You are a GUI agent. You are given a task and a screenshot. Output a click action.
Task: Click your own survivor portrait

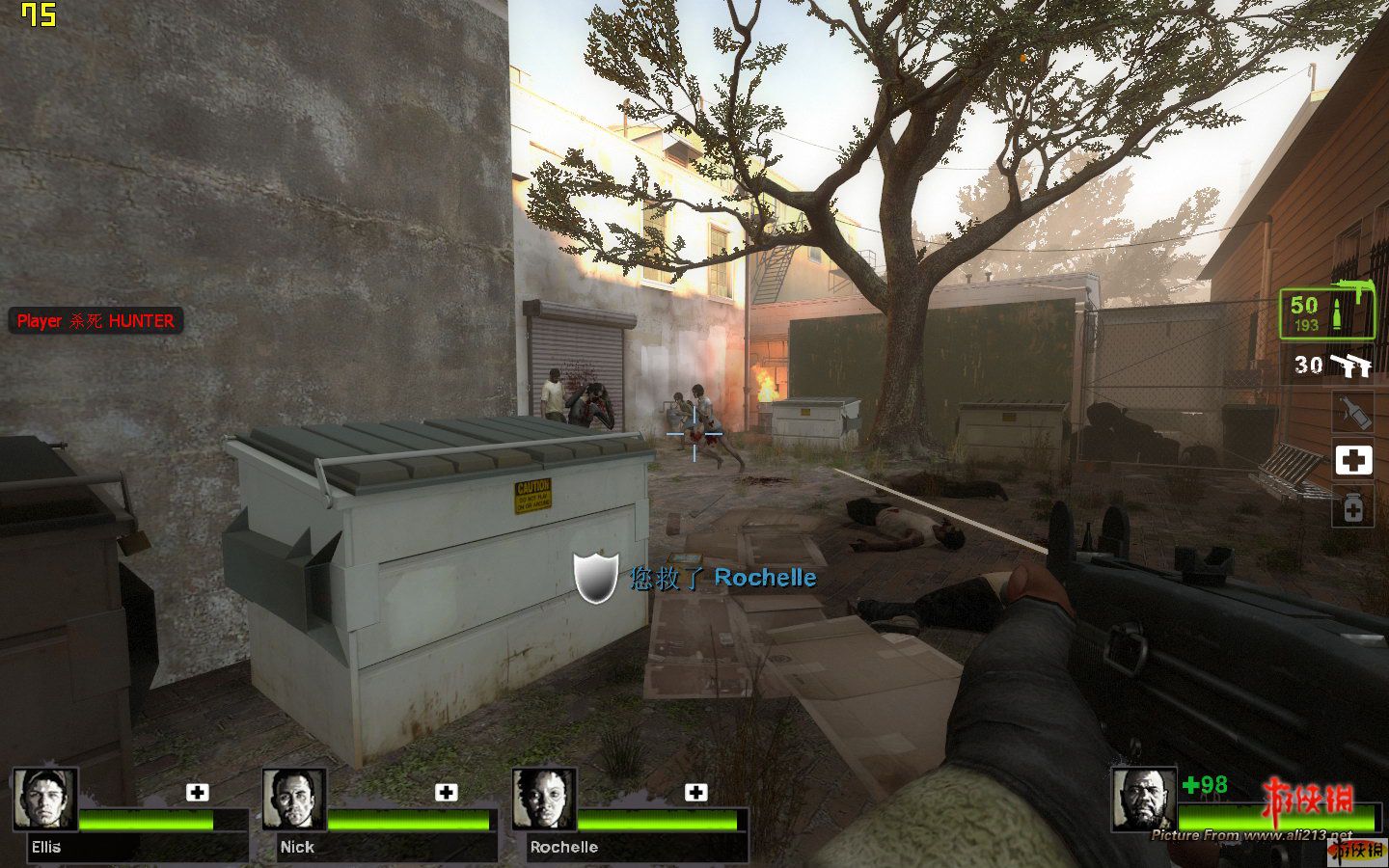(1143, 800)
